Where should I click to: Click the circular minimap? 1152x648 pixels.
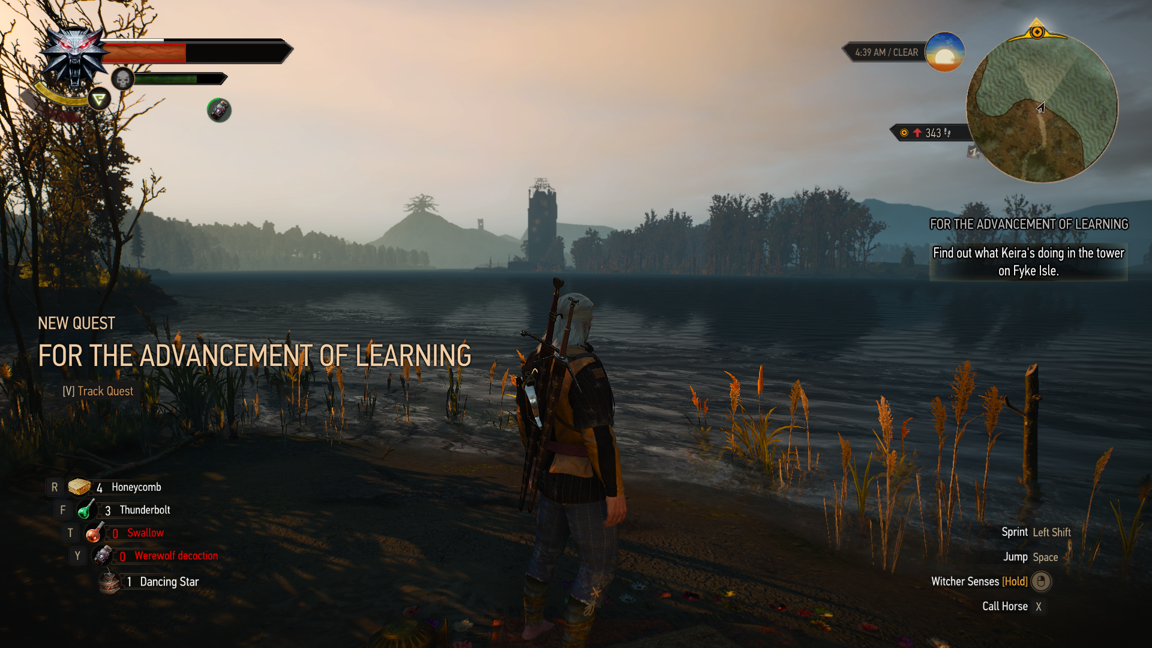coord(1041,108)
